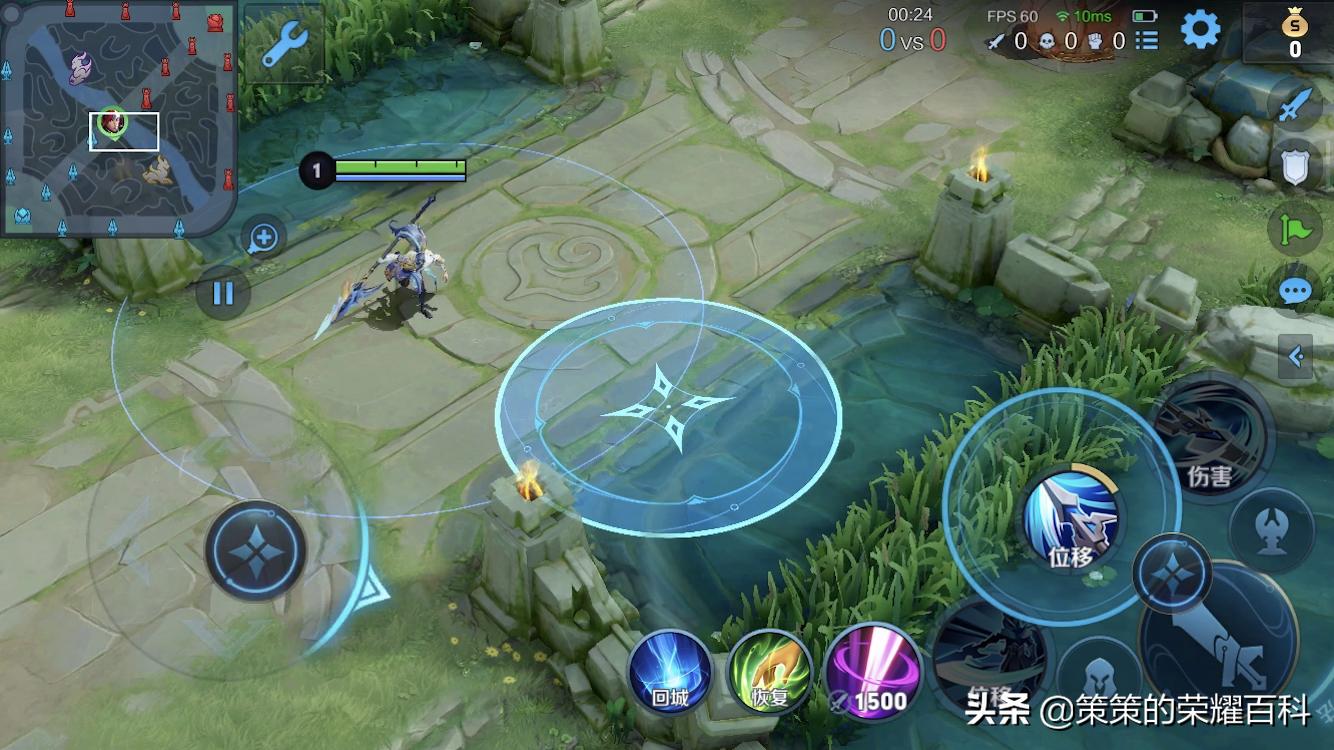Tap the 0 vs 0 score display
1334x750 pixels.
(911, 41)
